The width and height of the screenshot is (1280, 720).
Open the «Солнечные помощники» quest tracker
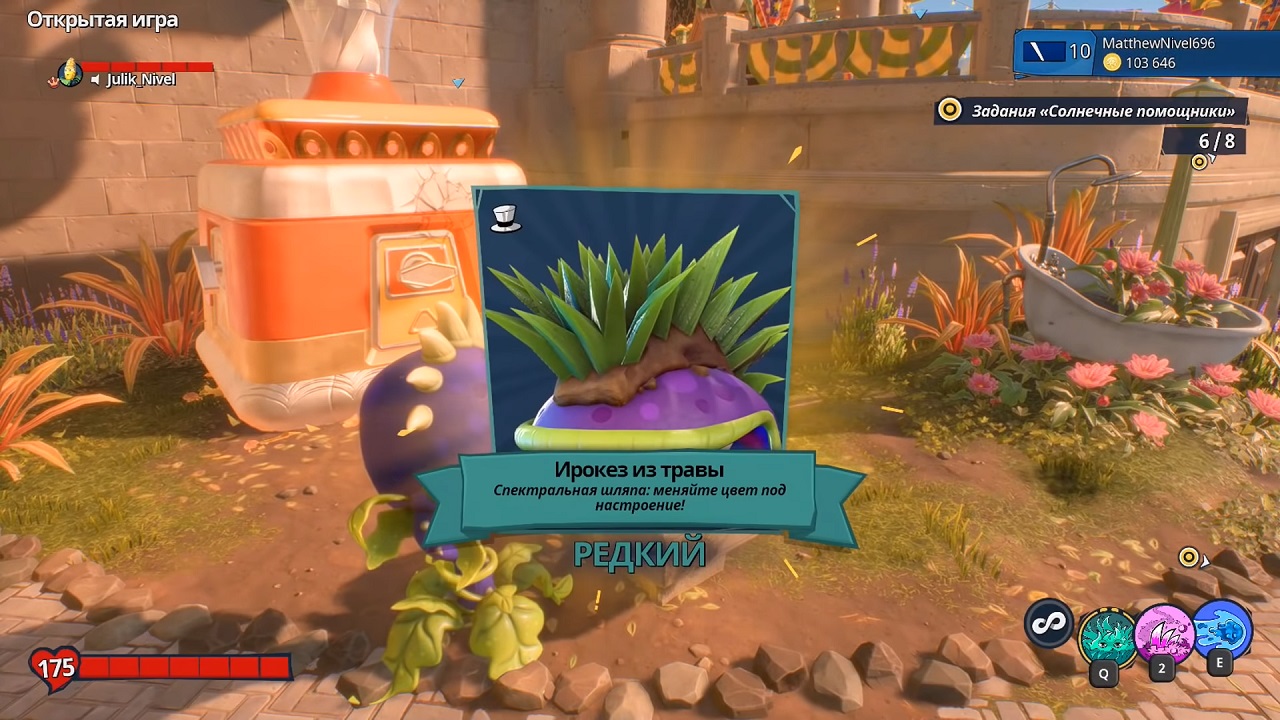coord(1091,110)
